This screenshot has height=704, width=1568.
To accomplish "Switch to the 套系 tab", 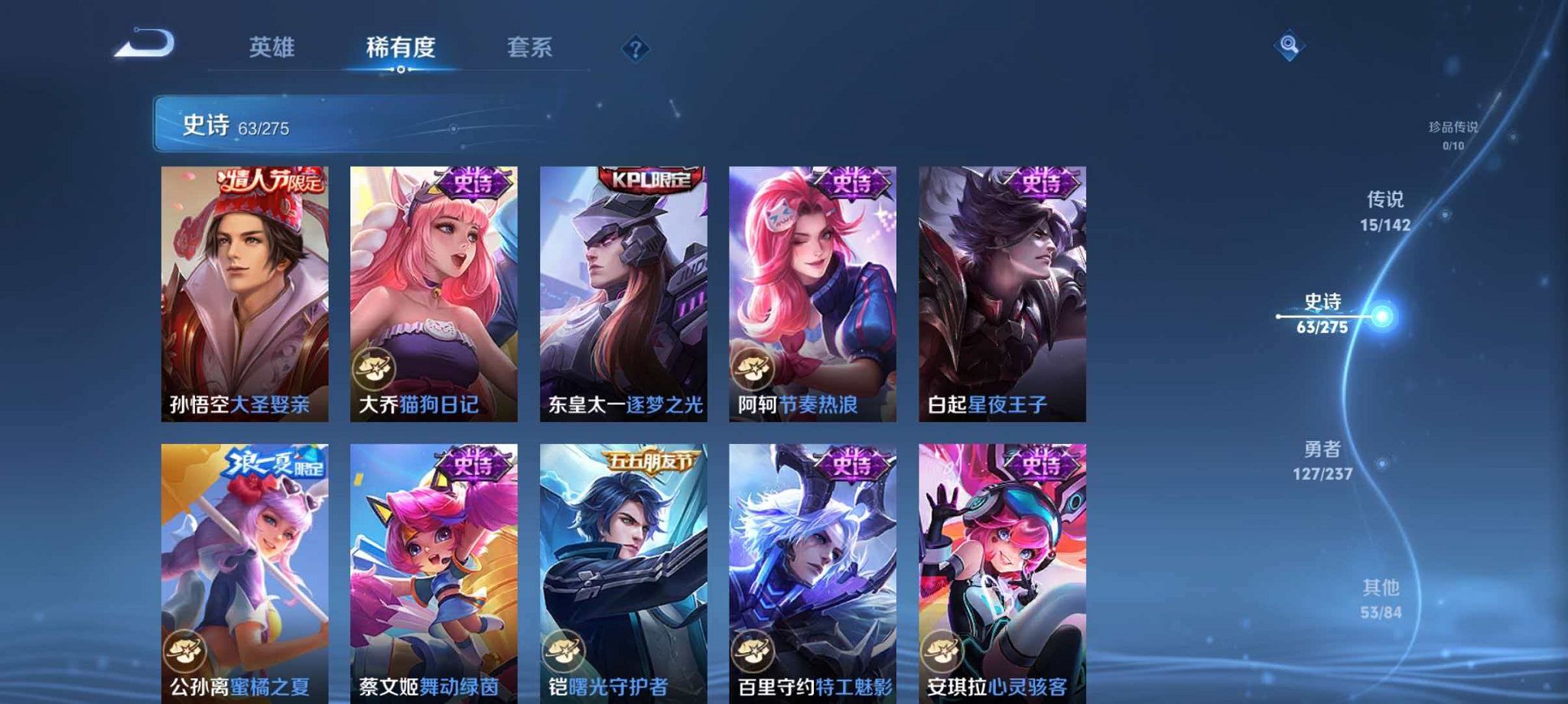I will click(532, 47).
